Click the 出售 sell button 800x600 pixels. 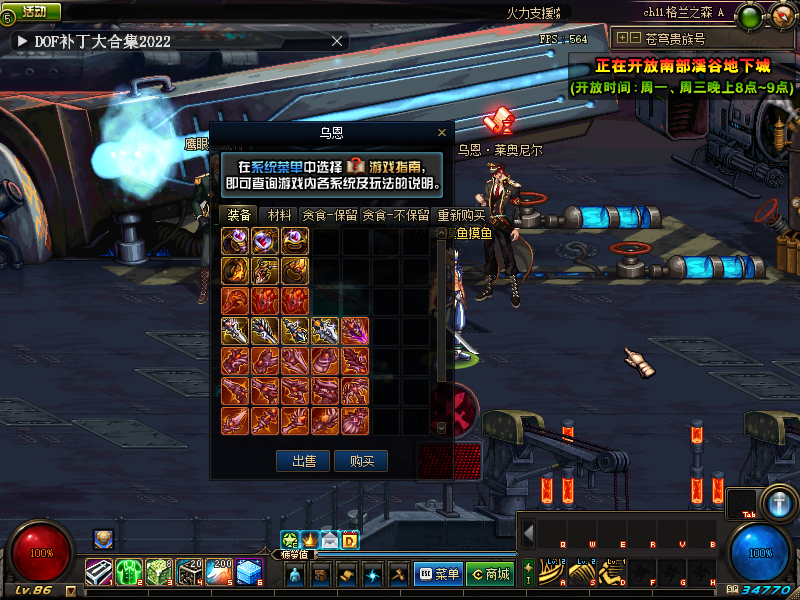click(x=302, y=461)
